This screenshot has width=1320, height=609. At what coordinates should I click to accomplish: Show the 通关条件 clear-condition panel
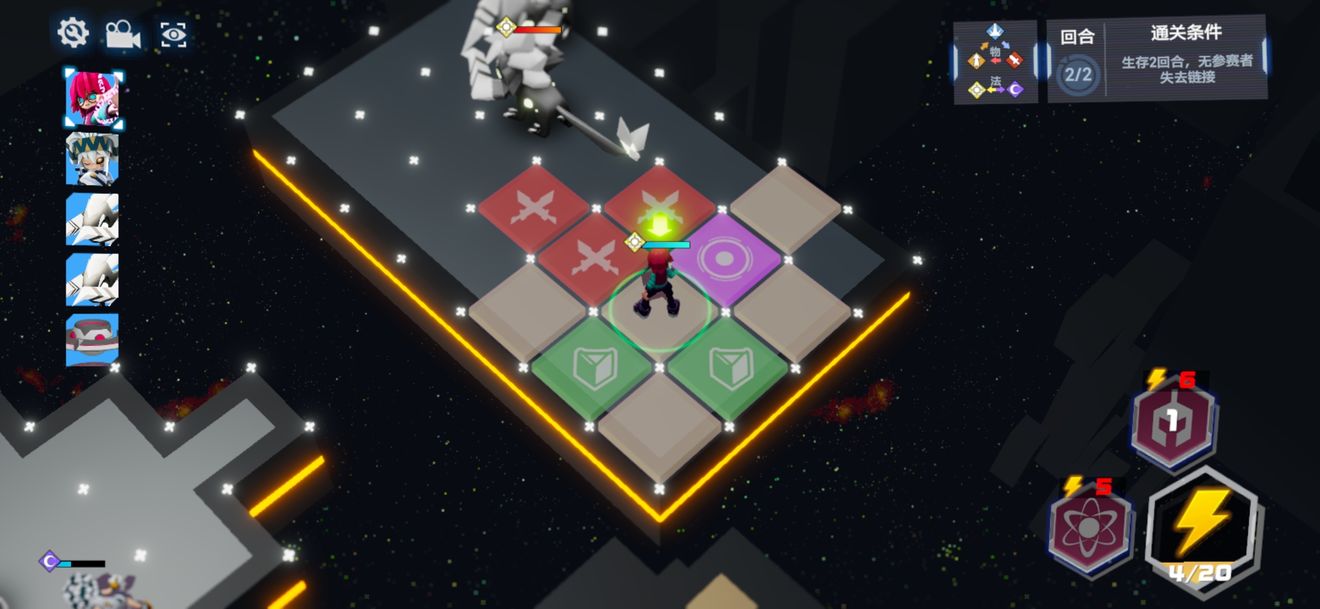pyautogui.click(x=1157, y=57)
